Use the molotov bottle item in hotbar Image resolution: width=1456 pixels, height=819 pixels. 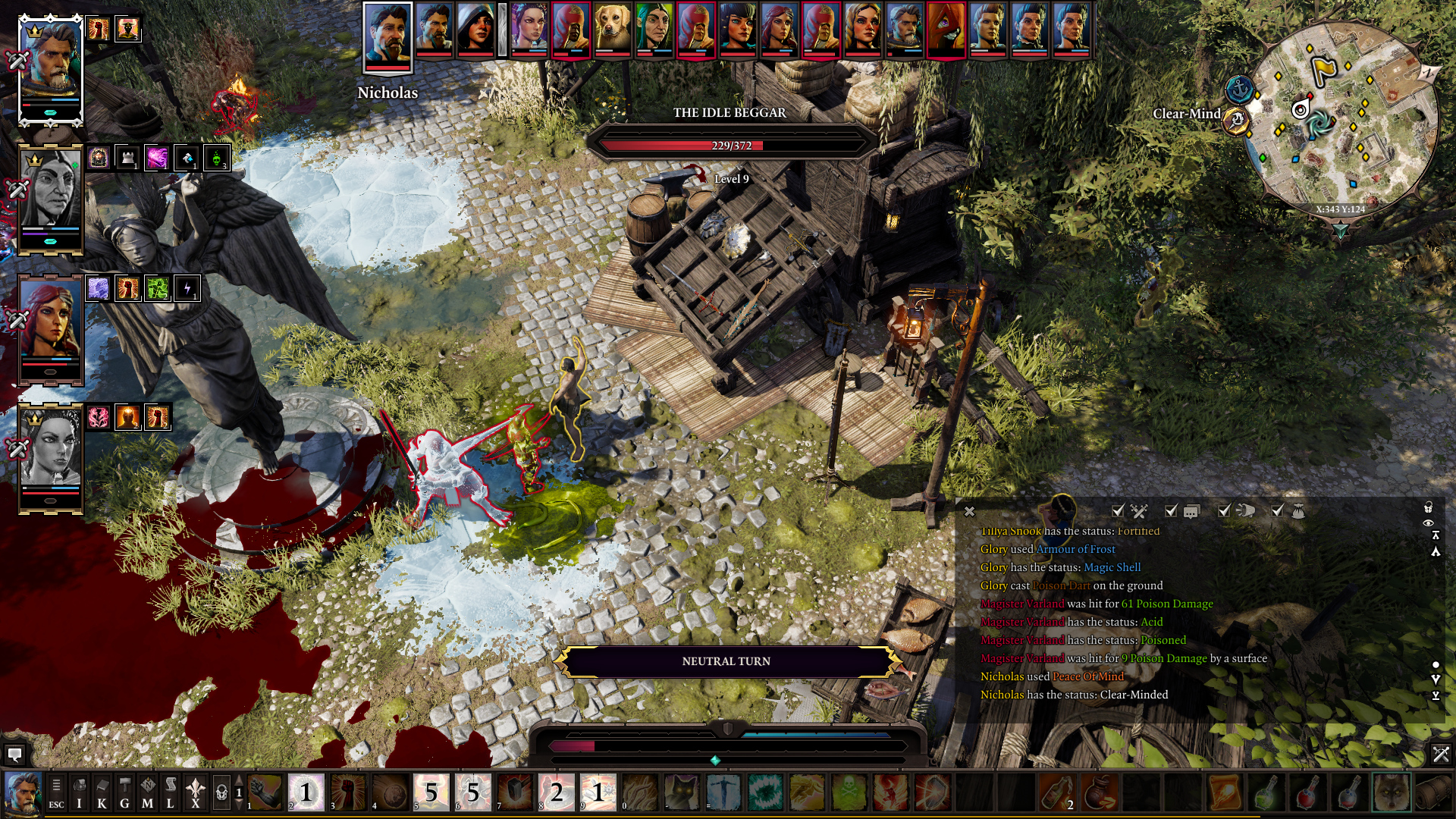tap(1057, 793)
